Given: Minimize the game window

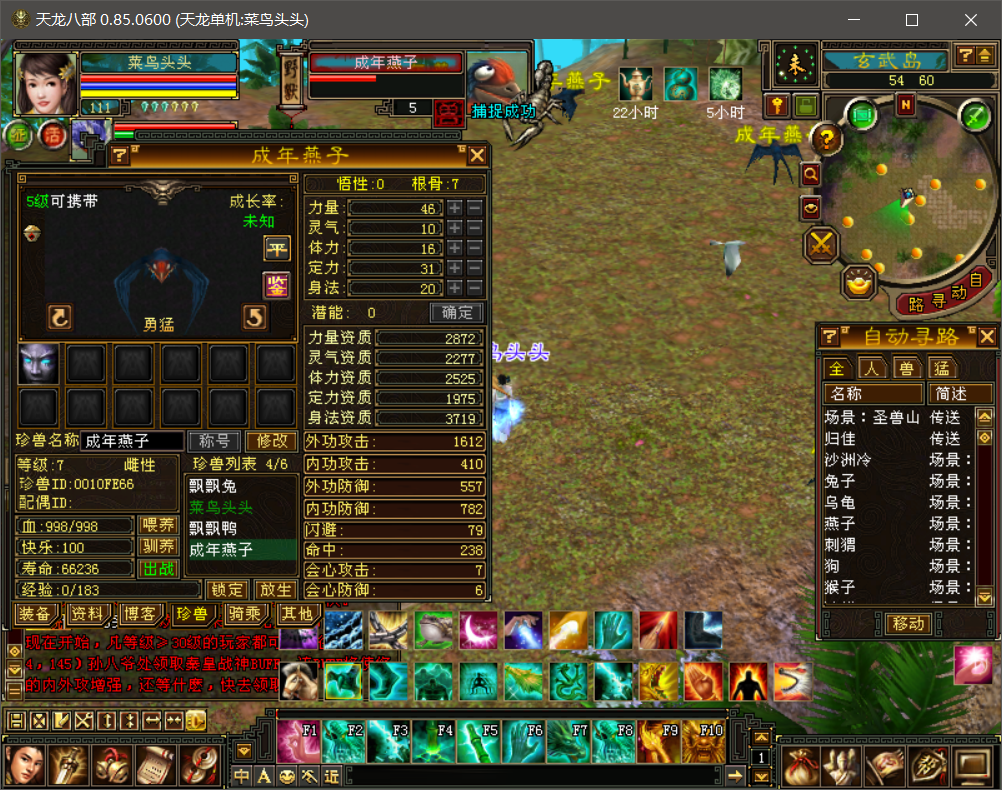Looking at the screenshot, I should pyautogui.click(x=854, y=20).
